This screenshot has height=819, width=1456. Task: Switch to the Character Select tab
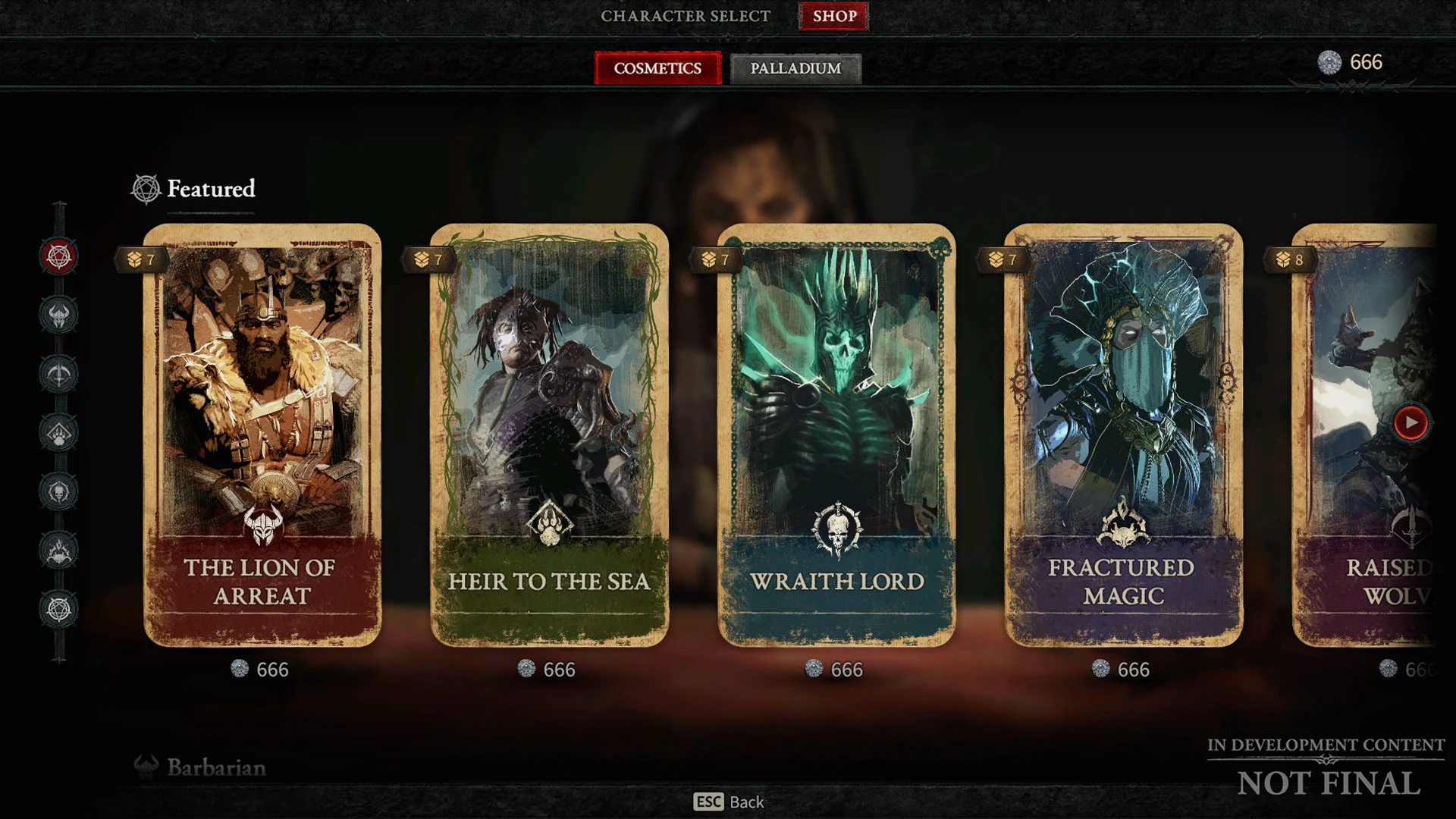pos(685,16)
